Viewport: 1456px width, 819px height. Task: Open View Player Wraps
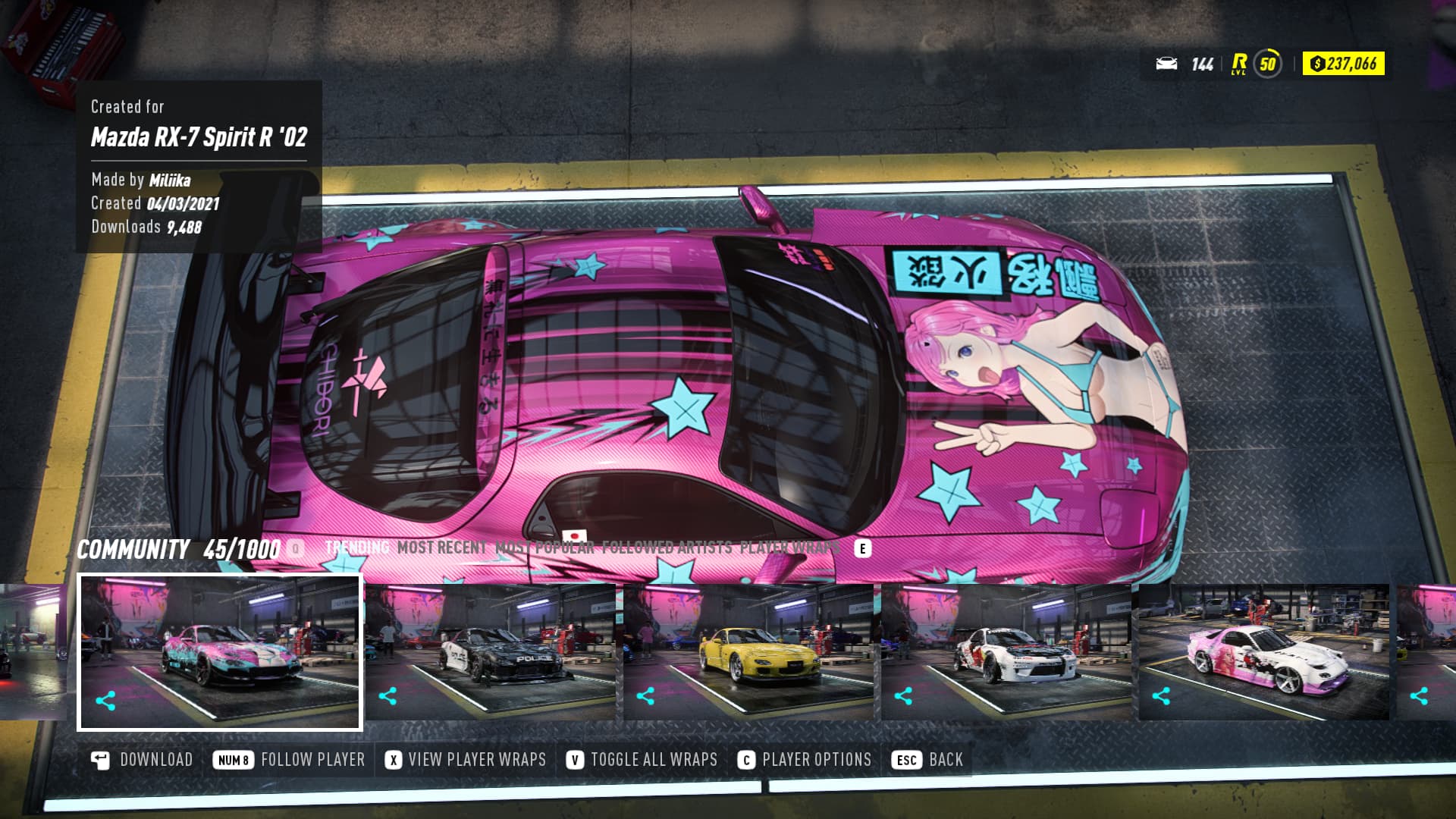[x=466, y=760]
